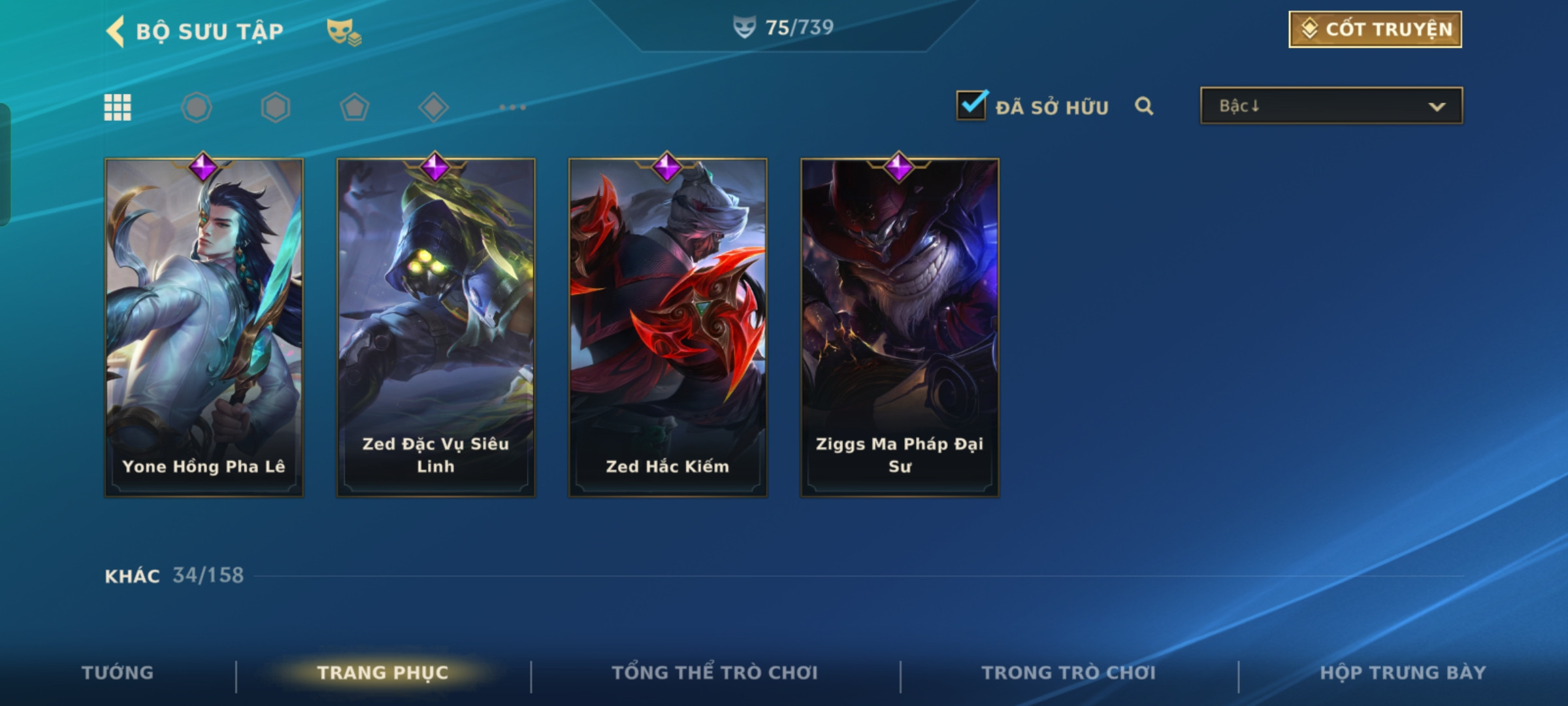The width and height of the screenshot is (1568, 706).
Task: Expand the Bậc sort dropdown
Action: tap(1331, 106)
